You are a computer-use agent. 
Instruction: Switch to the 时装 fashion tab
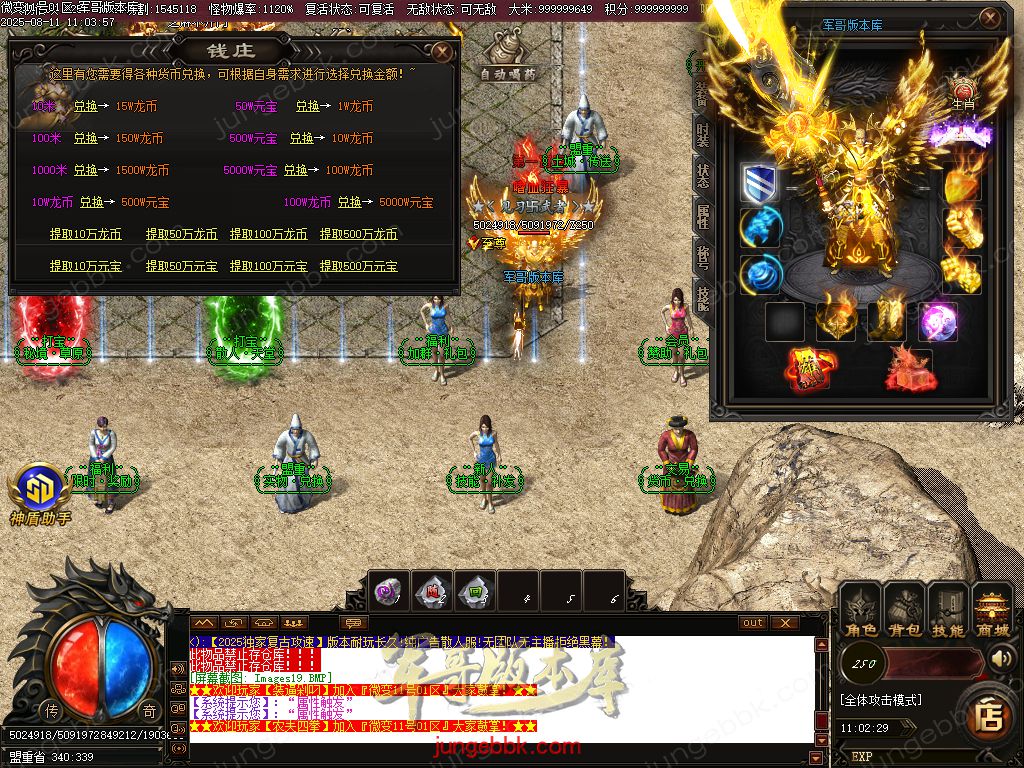click(x=702, y=135)
